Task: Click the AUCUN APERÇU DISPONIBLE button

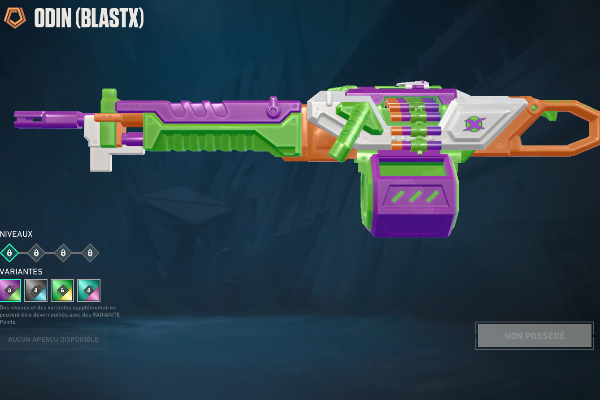Action: point(53,340)
